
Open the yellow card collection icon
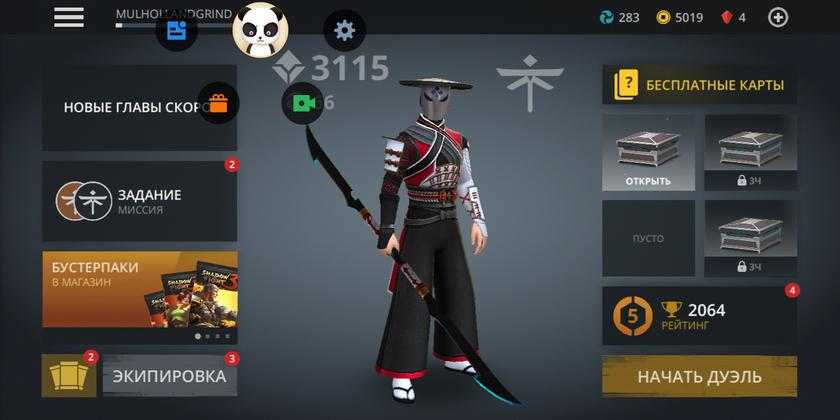point(69,376)
